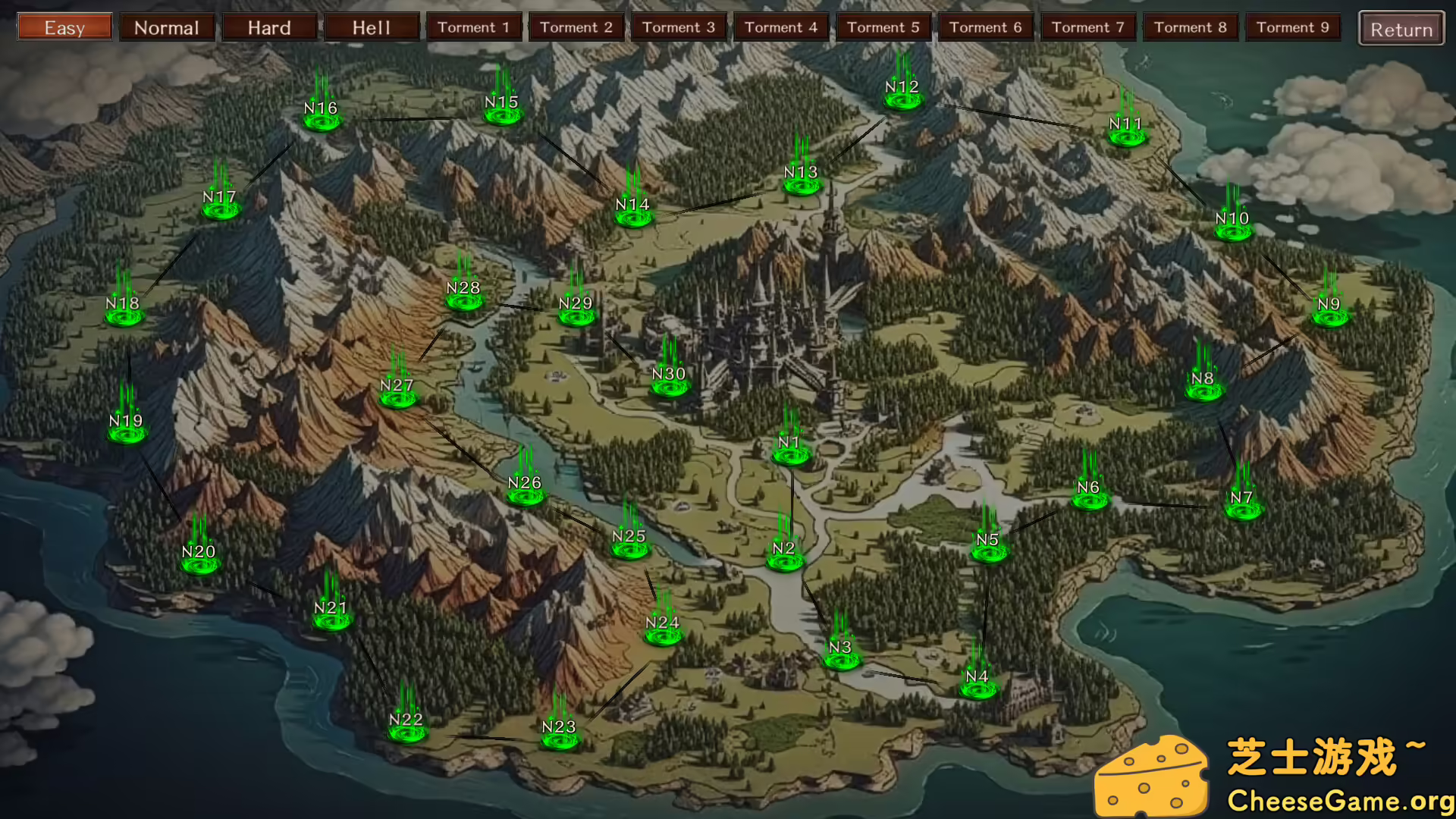Open the N20 portal above N21
Image resolution: width=1456 pixels, height=819 pixels.
point(198,565)
